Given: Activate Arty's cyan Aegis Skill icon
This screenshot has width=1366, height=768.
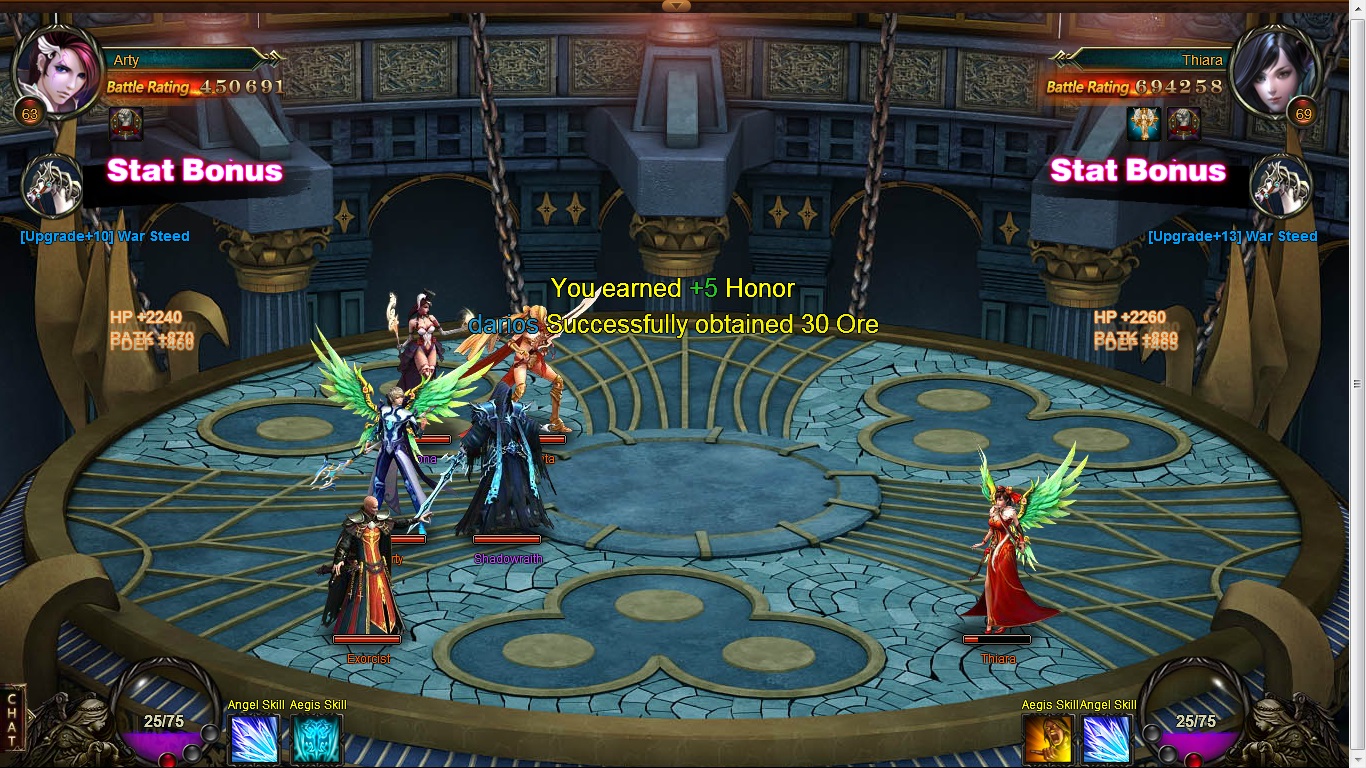Looking at the screenshot, I should coord(316,740).
